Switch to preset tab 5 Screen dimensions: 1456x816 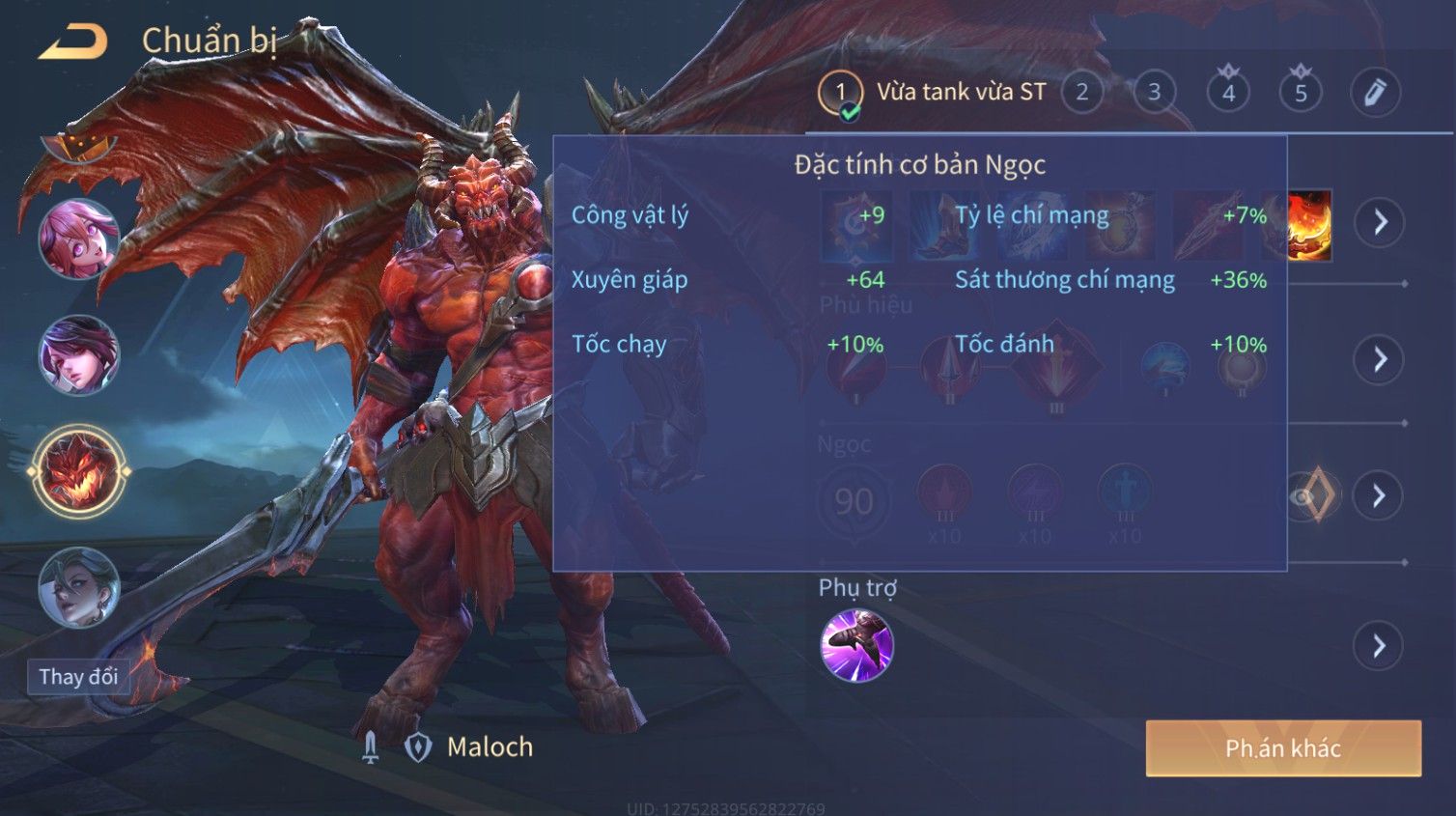1301,93
